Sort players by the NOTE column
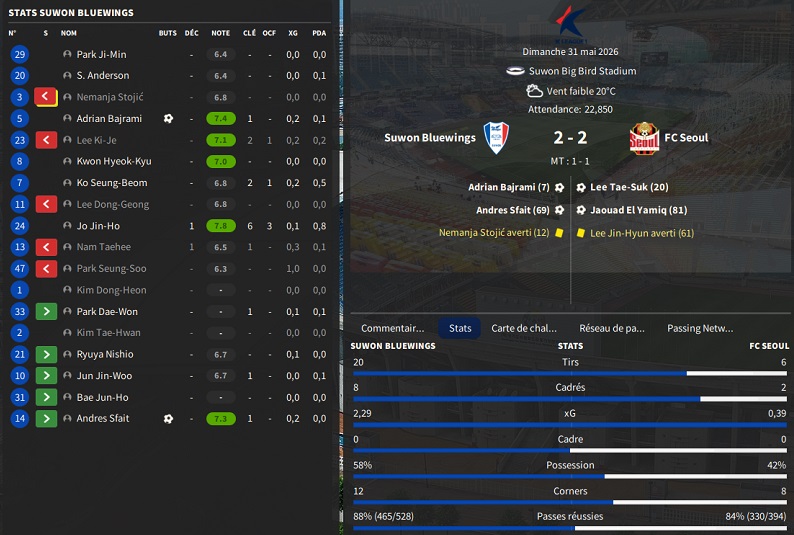Screen dimensions: 794x535 (x=220, y=33)
